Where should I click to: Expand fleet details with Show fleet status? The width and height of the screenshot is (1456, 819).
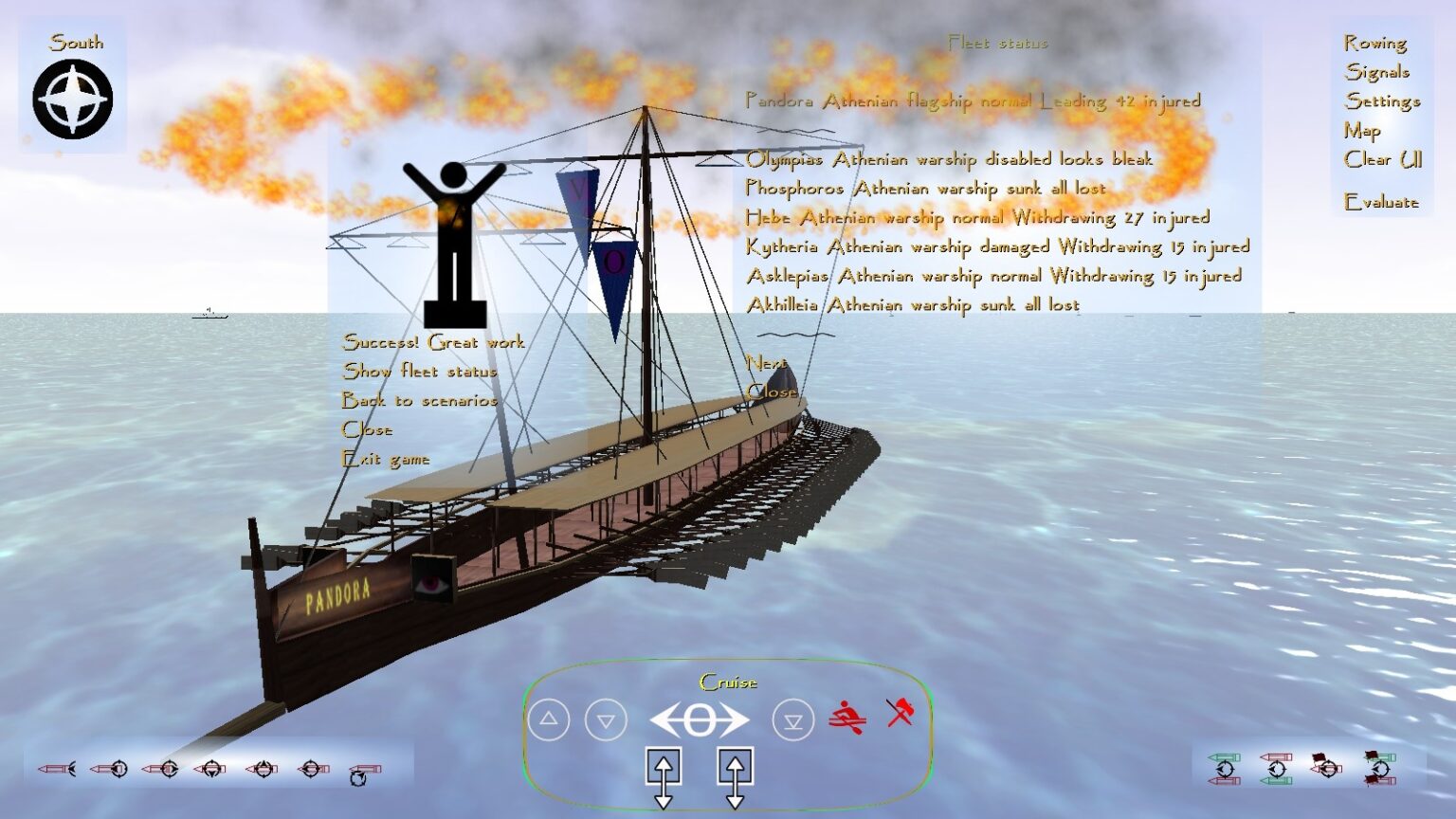point(420,372)
